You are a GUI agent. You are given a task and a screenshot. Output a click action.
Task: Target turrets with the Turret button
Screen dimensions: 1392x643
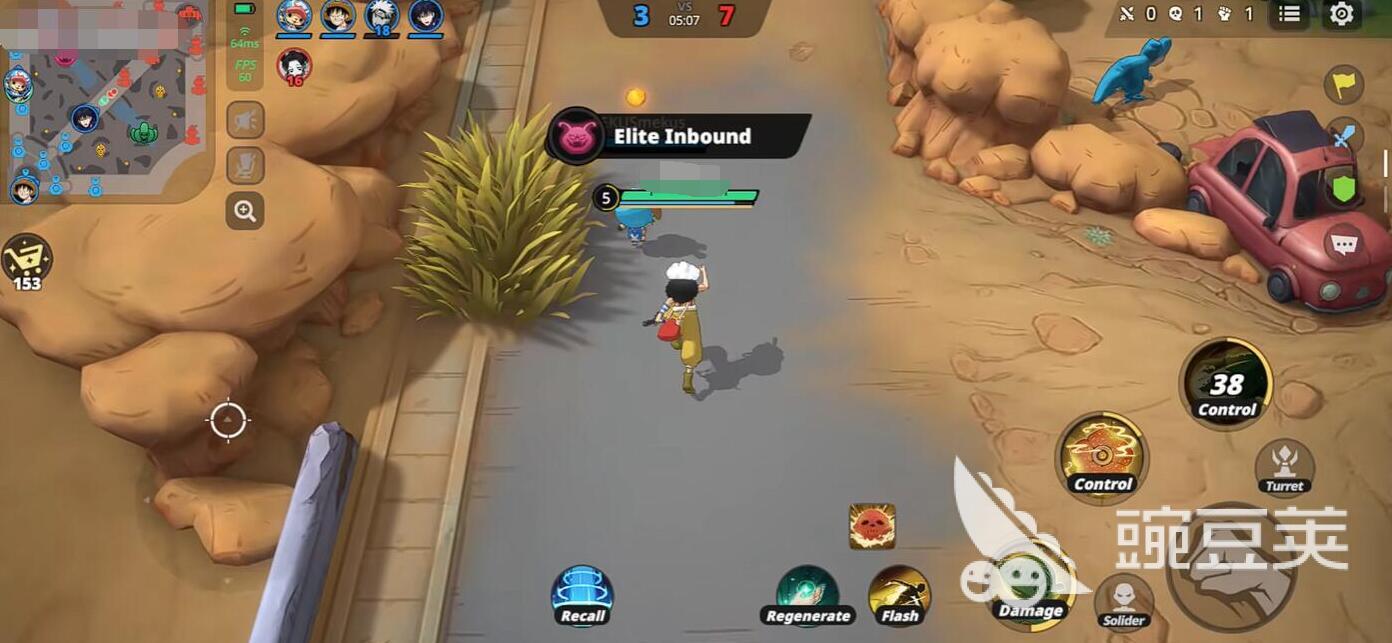click(x=1284, y=466)
